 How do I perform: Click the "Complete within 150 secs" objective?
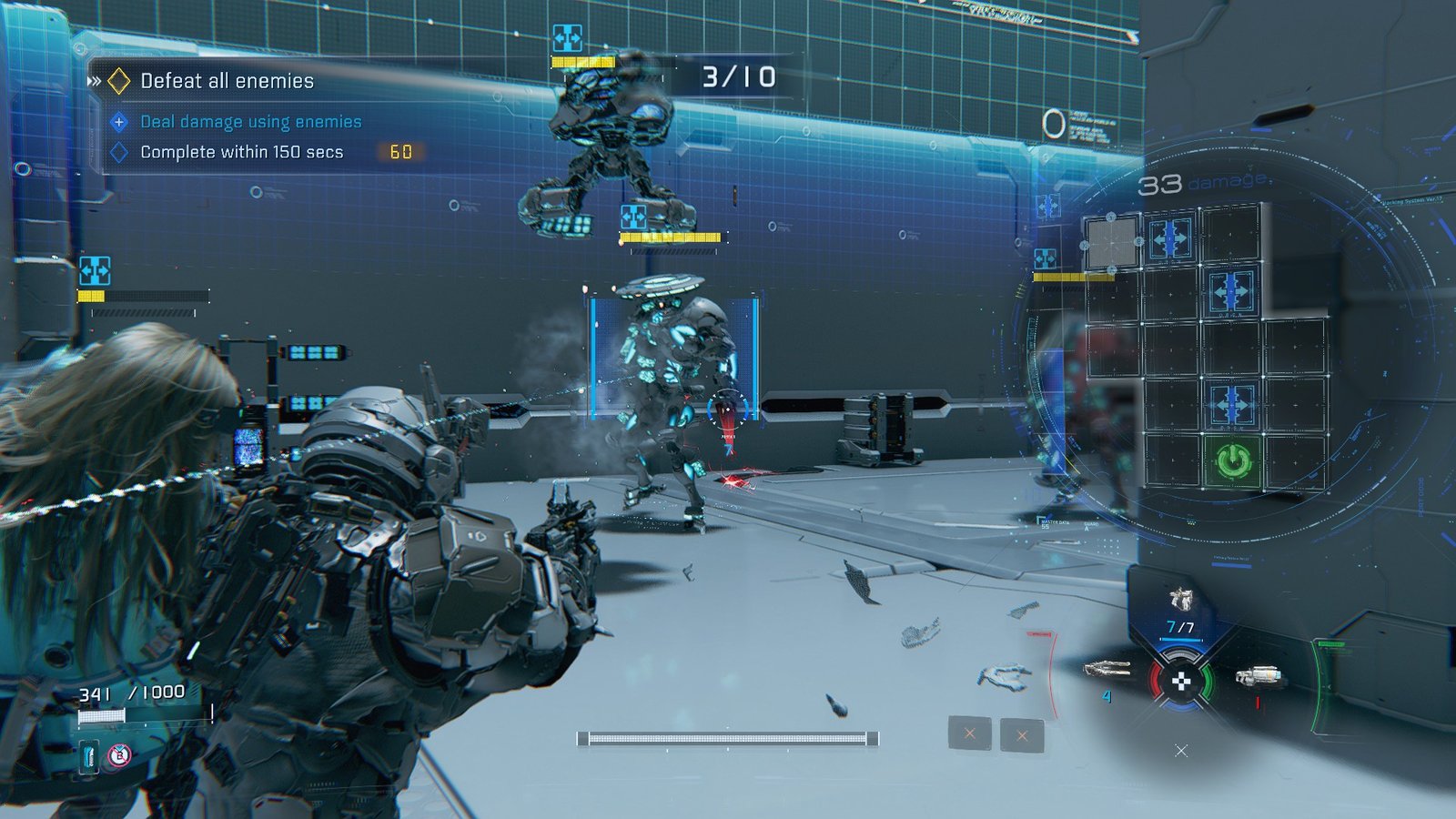click(x=241, y=152)
